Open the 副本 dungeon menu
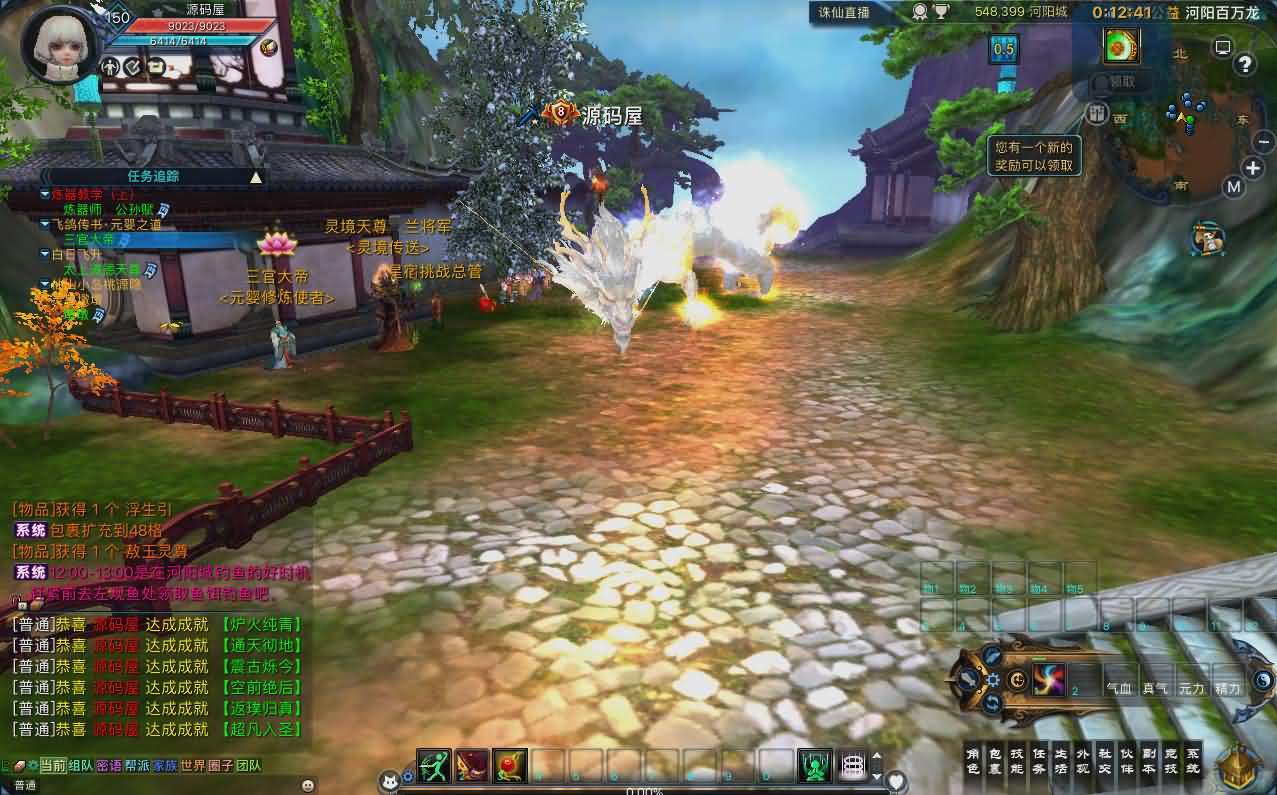 coord(1149,761)
